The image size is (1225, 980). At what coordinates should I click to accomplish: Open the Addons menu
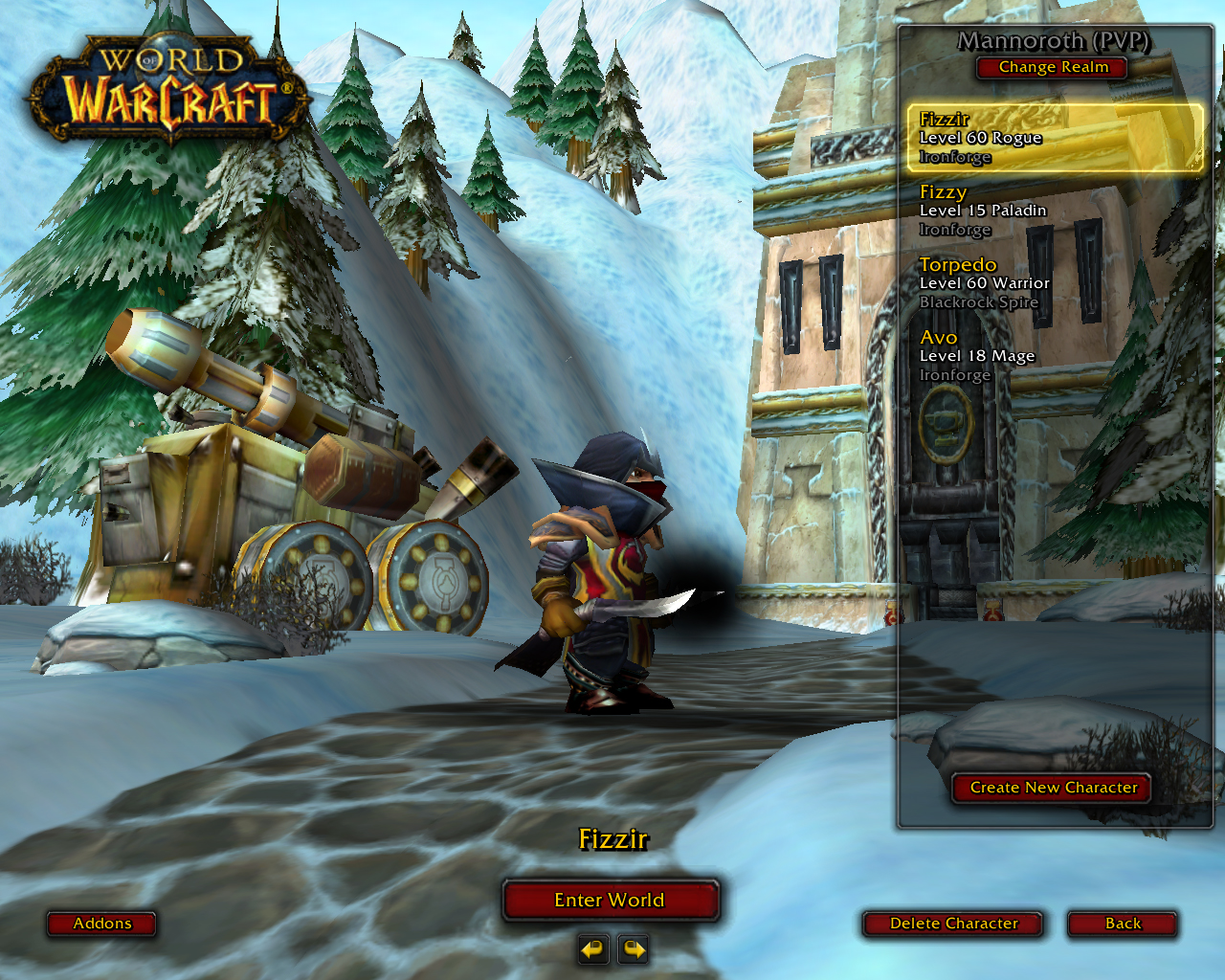pyautogui.click(x=102, y=924)
